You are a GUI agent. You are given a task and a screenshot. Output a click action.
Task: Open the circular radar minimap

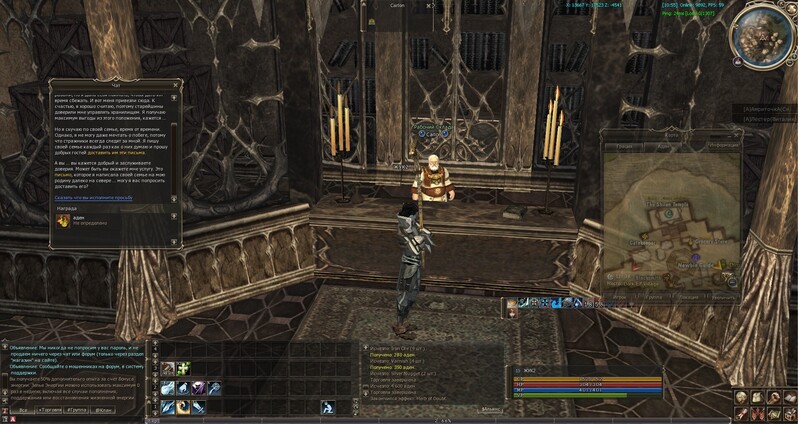pos(765,35)
